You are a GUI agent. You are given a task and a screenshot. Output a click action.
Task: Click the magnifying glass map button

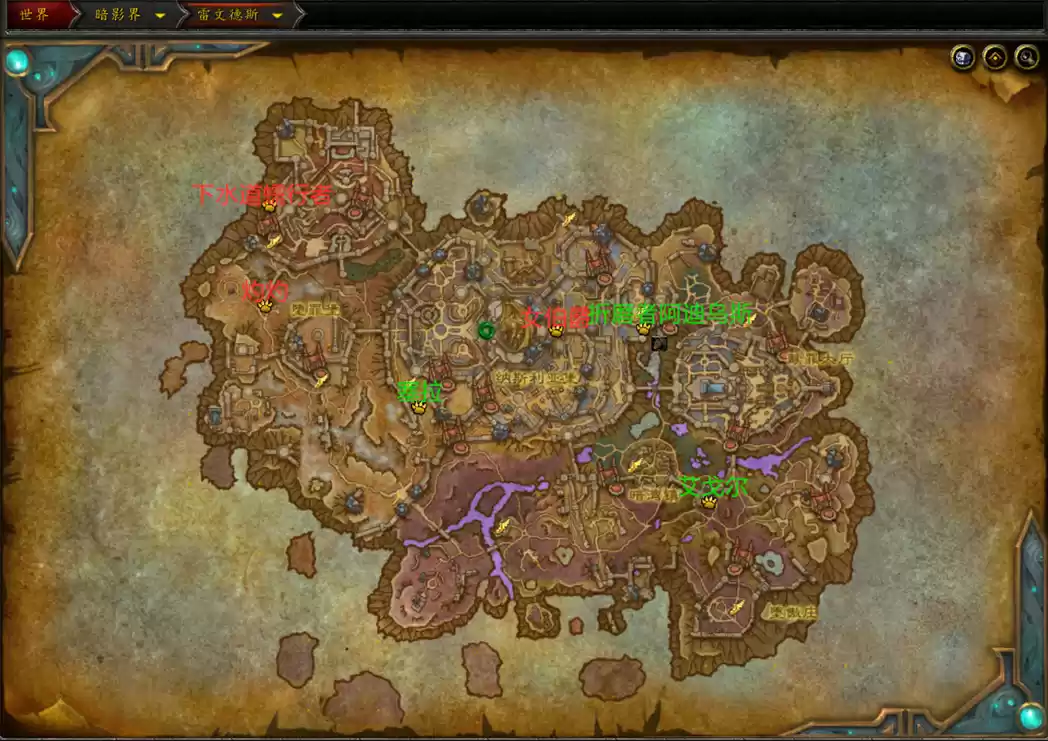tap(1026, 58)
